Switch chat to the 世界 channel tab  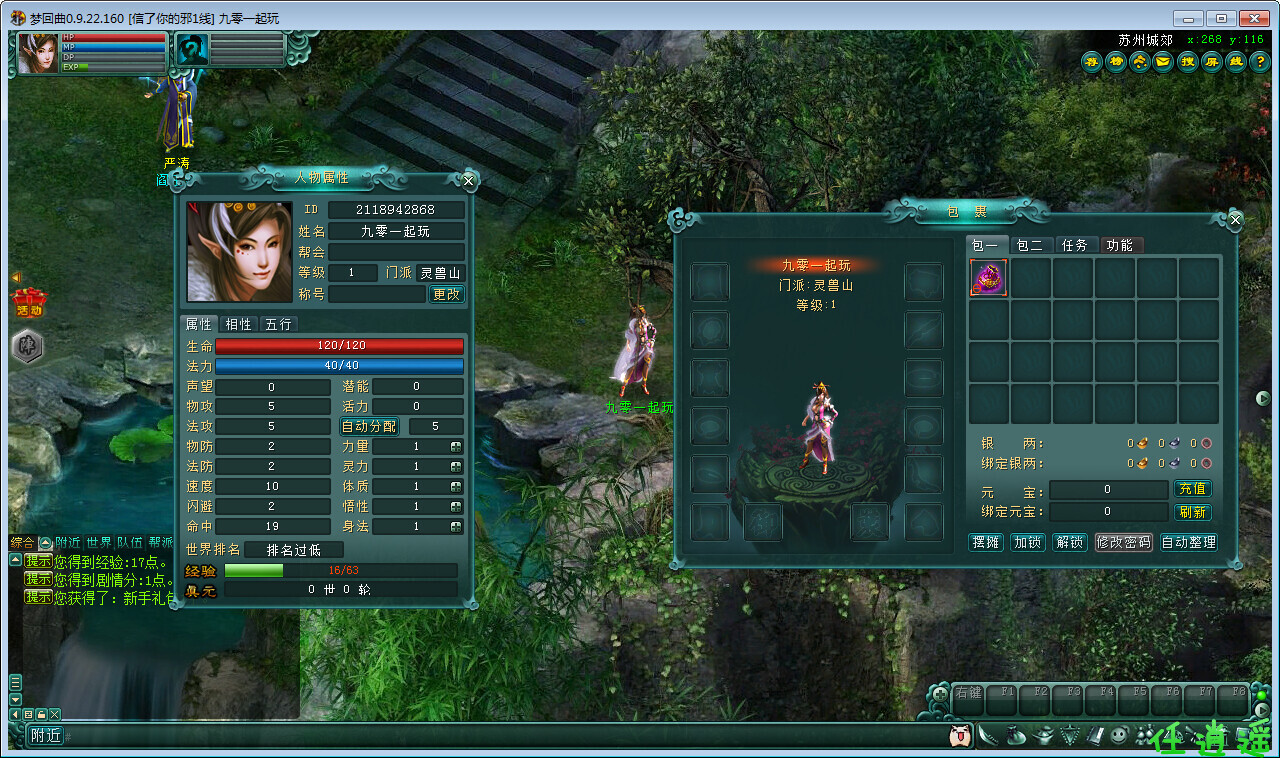pyautogui.click(x=99, y=542)
